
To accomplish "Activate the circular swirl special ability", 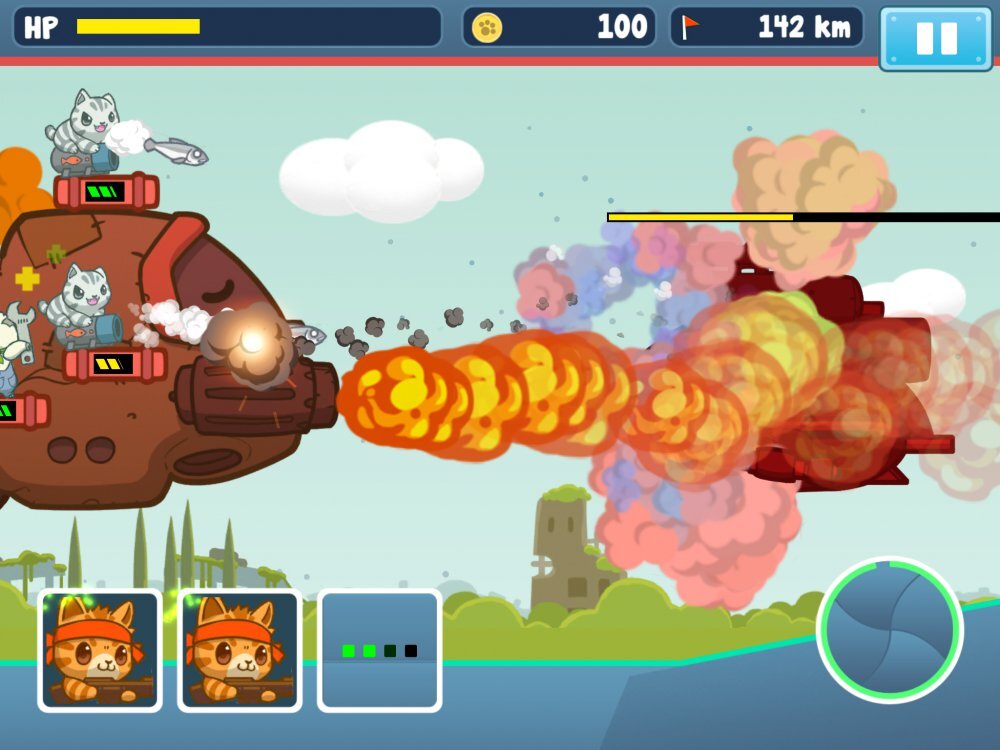I will pyautogui.click(x=889, y=629).
